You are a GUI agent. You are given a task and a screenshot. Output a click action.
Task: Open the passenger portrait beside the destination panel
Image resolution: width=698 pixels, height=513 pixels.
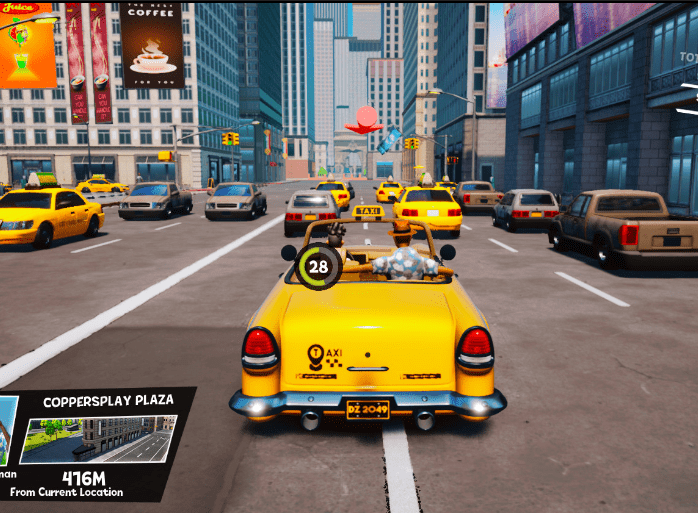[8, 431]
